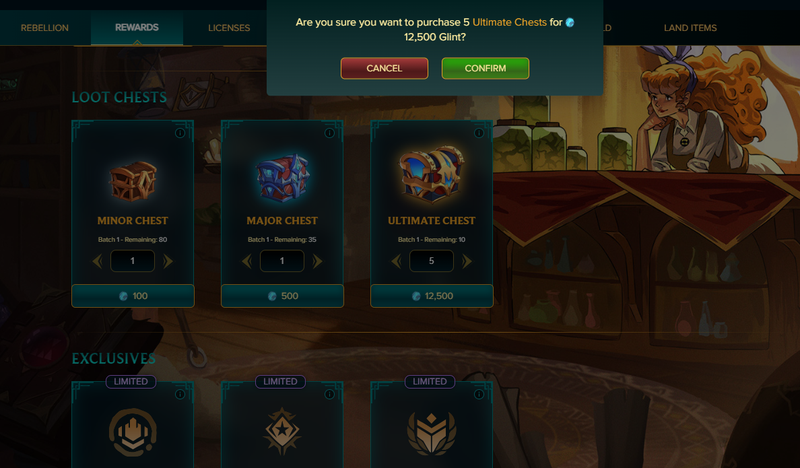
Task: Increase Minor Chest quantity
Action: (x=168, y=261)
